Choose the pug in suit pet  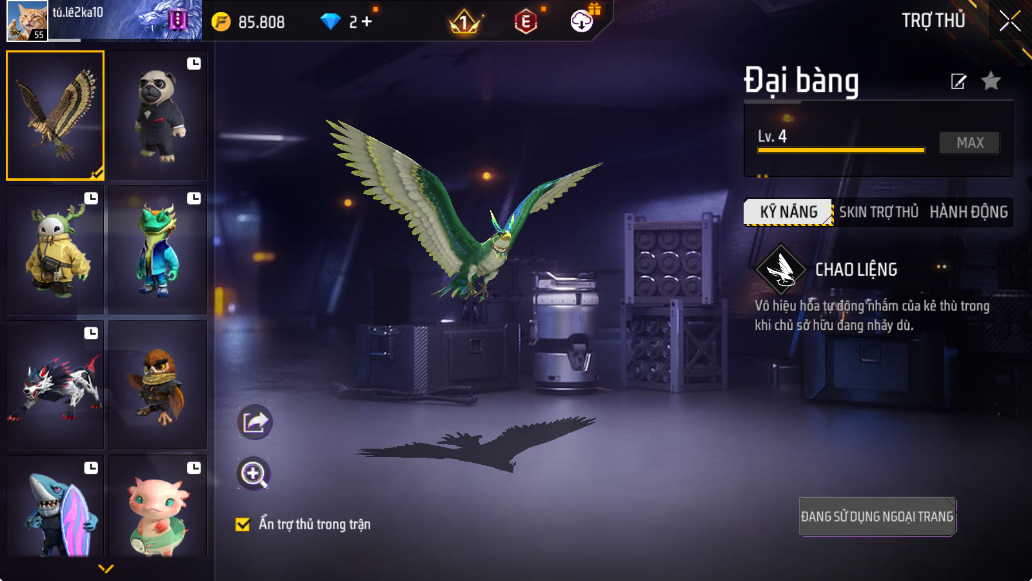tap(157, 115)
